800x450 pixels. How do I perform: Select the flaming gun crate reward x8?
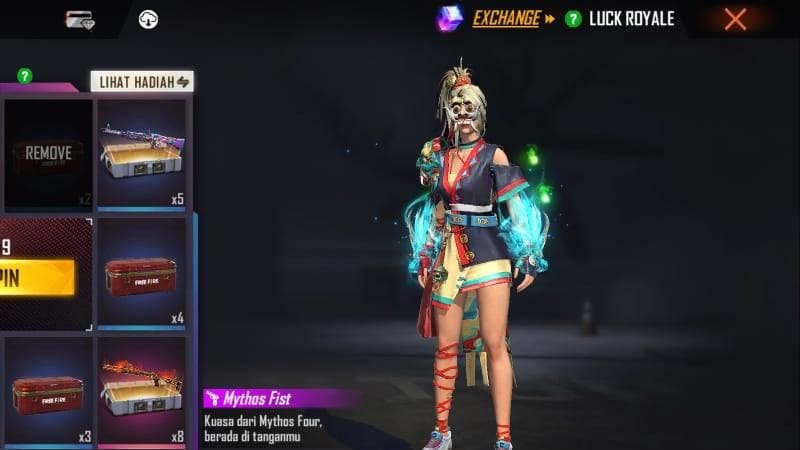(142, 391)
